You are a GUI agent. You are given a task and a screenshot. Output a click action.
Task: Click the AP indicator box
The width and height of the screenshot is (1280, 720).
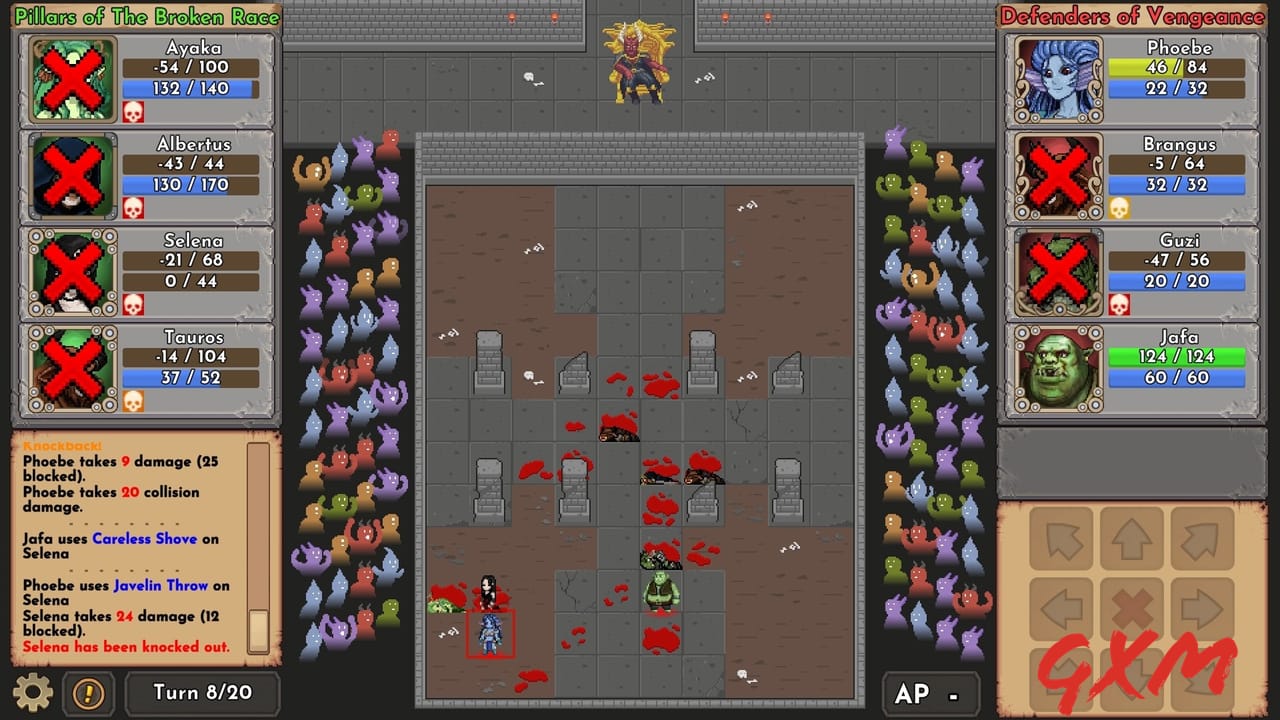(932, 691)
